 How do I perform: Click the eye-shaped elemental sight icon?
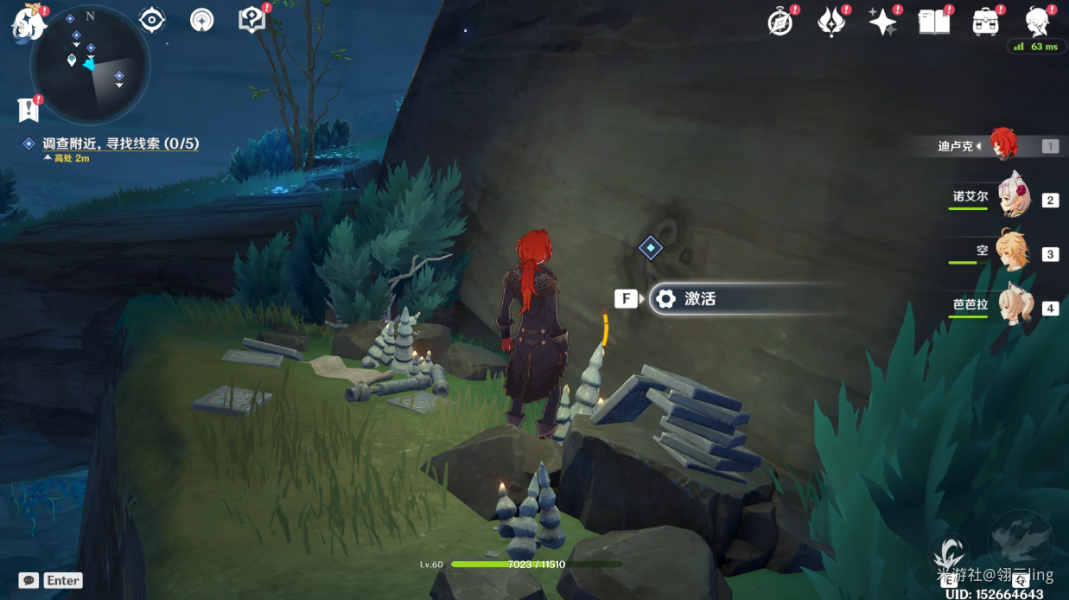[x=152, y=19]
